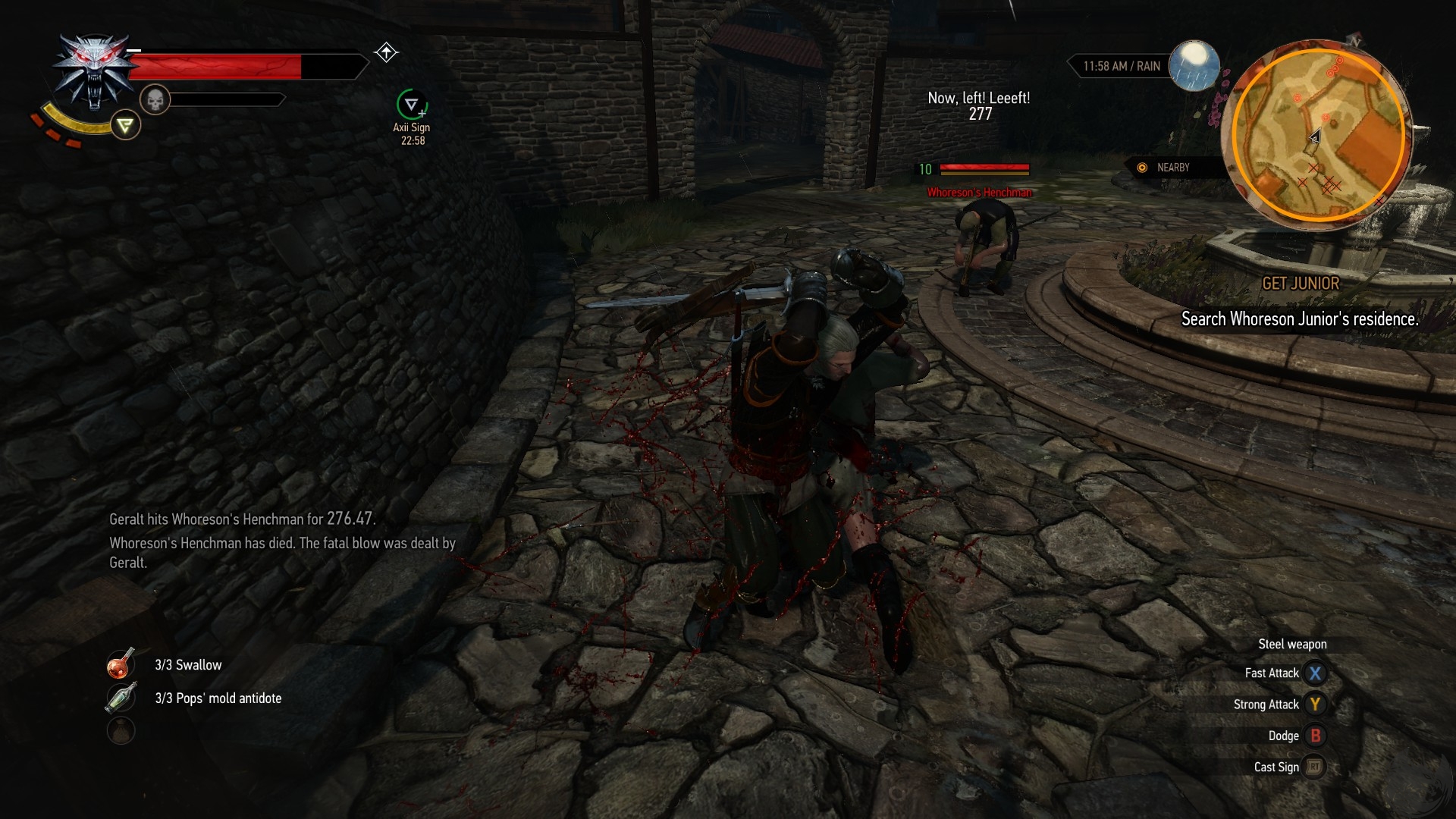Click the empty consumable slot below the antidote

tap(121, 730)
